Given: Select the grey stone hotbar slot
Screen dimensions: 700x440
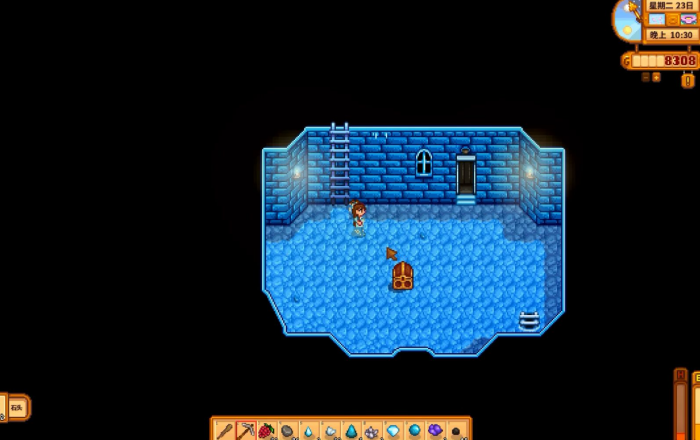Looking at the screenshot, I should [x=288, y=431].
